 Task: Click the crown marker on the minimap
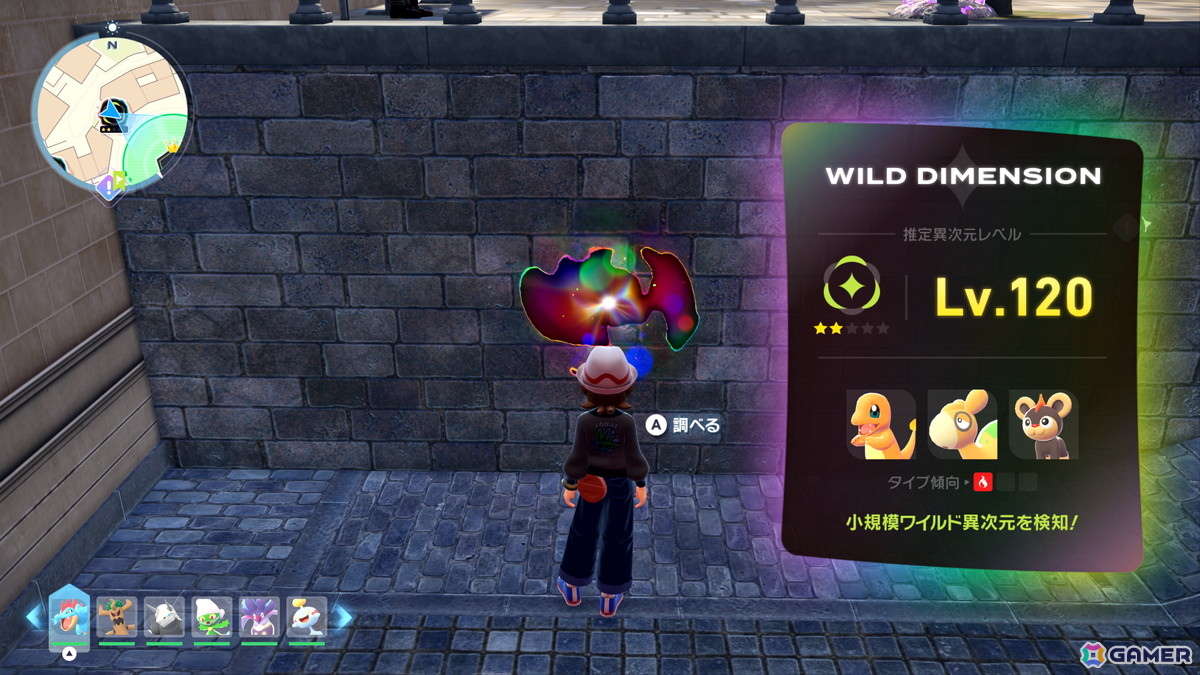point(172,147)
